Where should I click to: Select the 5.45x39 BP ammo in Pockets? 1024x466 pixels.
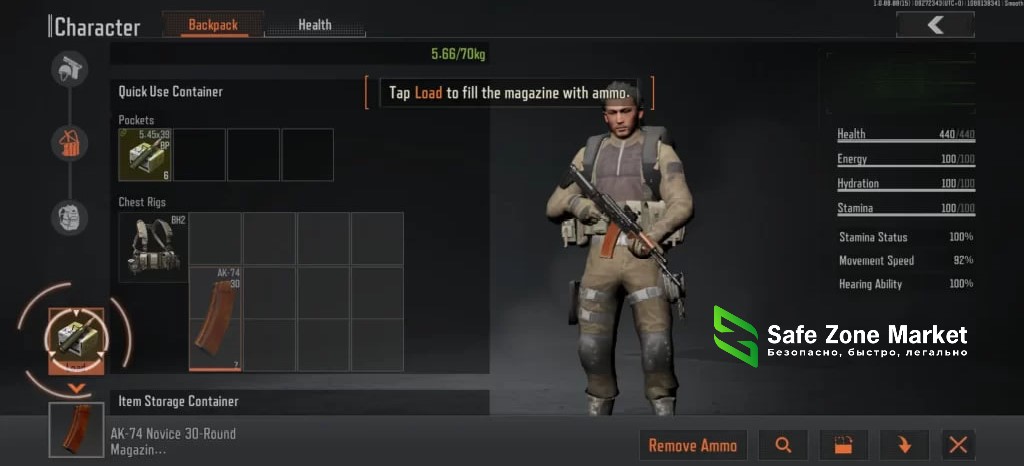(145, 155)
